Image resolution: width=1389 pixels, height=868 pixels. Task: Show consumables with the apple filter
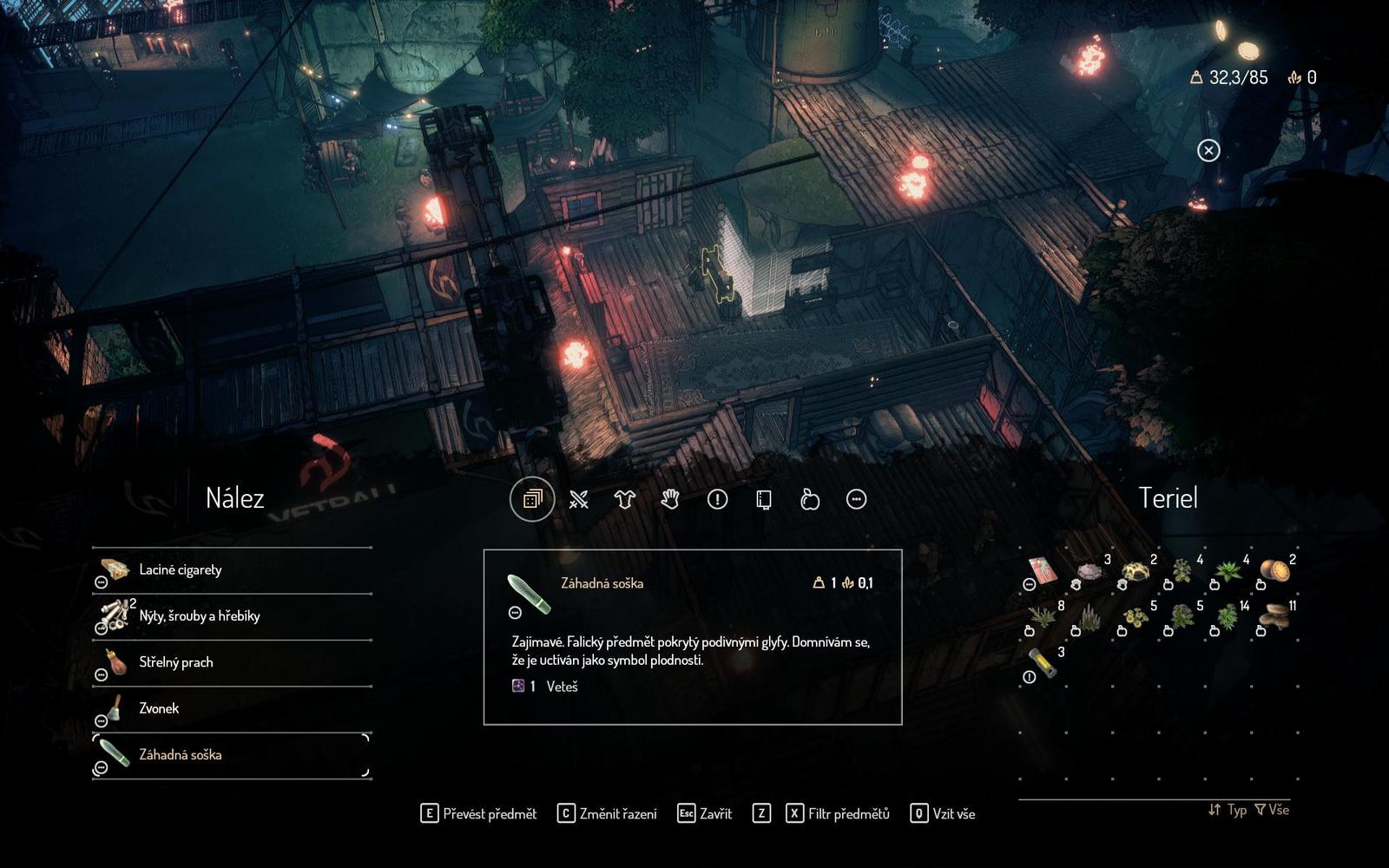coord(810,499)
